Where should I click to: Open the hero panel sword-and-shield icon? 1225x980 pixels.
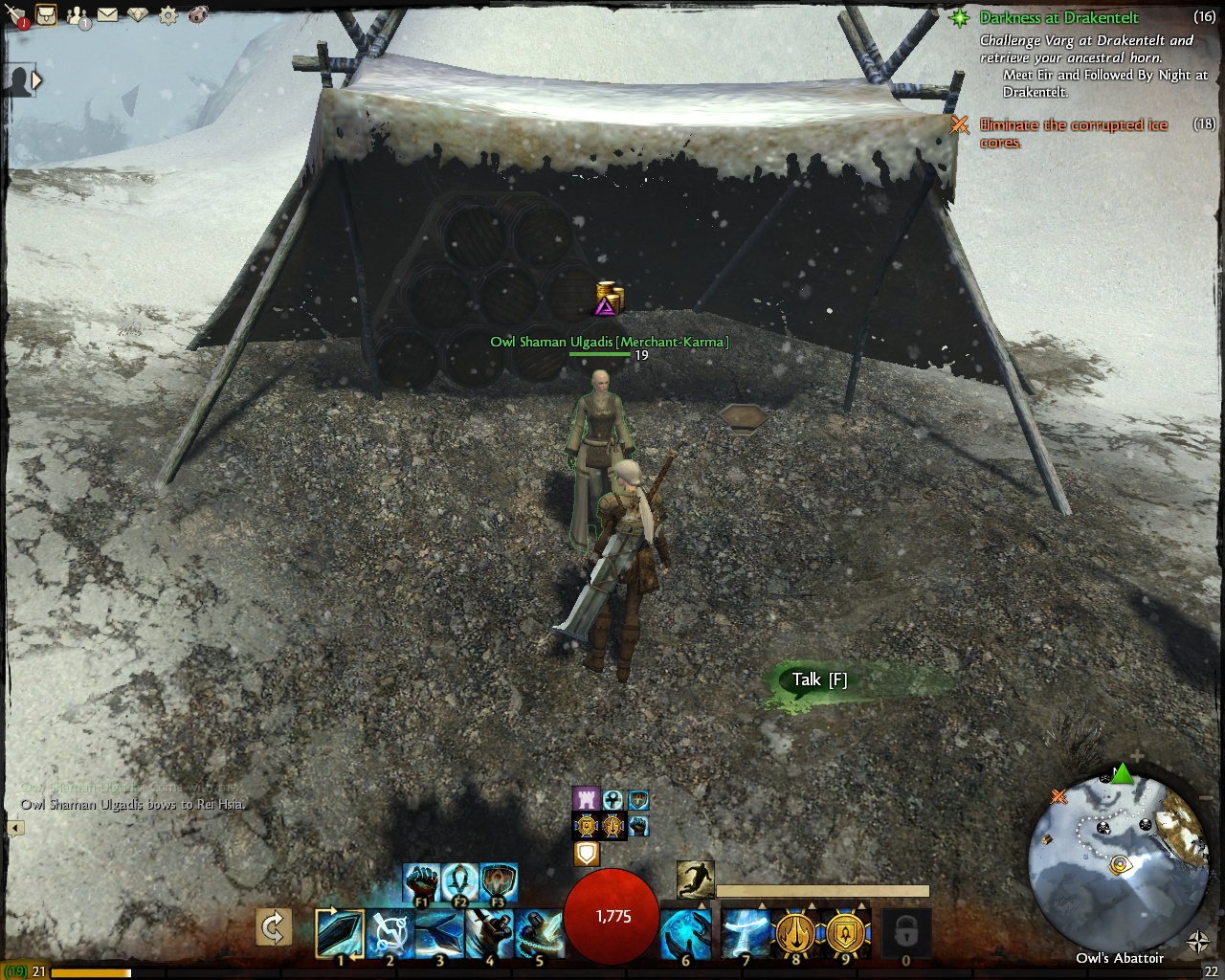16,15
